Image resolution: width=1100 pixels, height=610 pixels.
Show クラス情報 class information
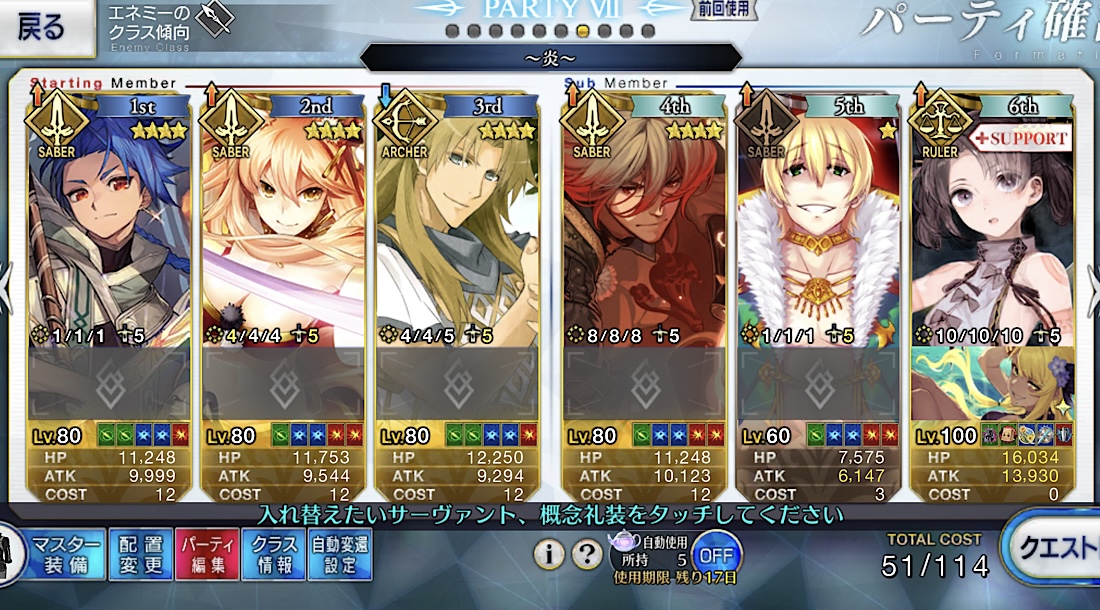[x=273, y=555]
